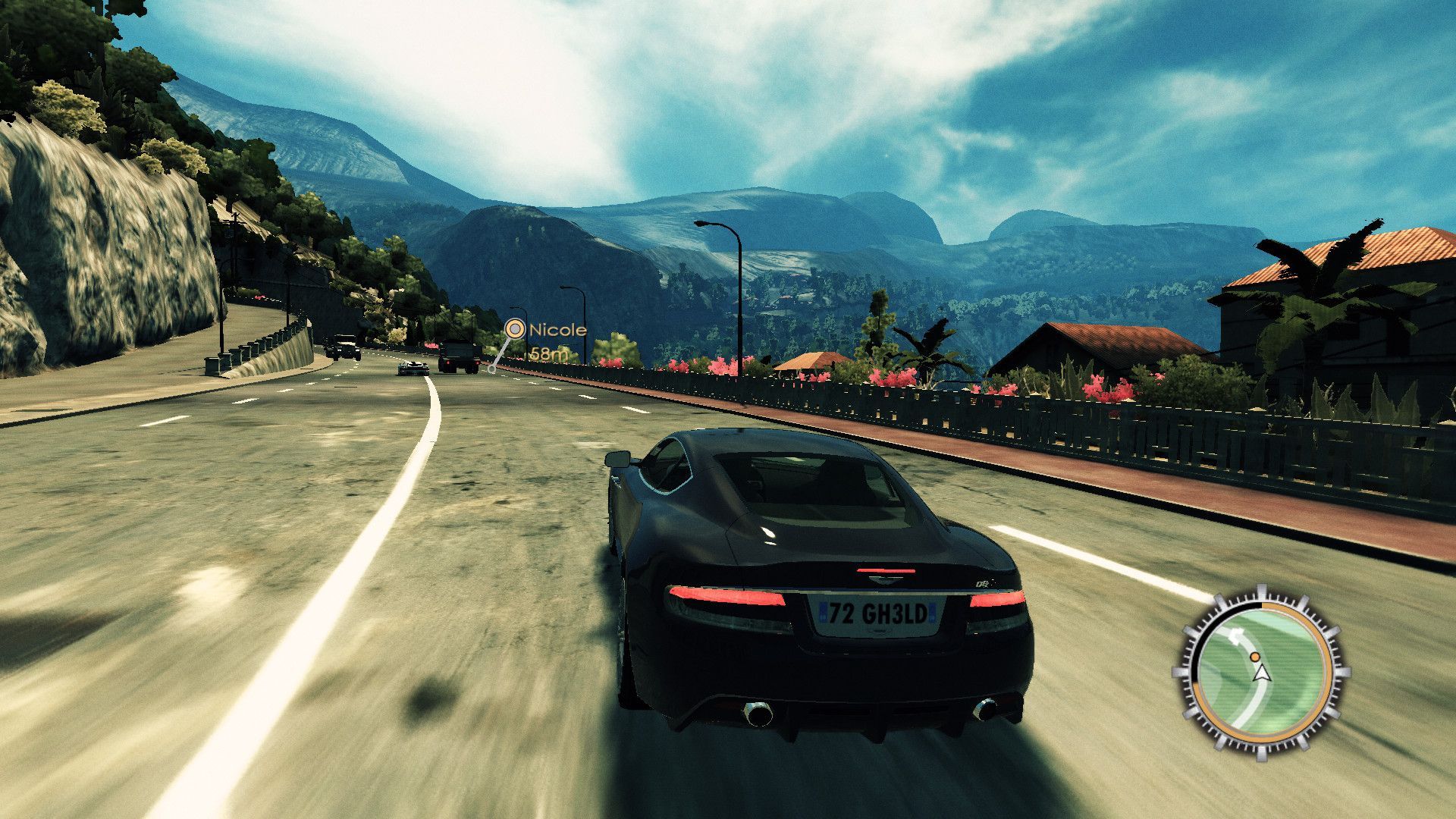
Task: Click the circular minimap
Action: tap(1259, 671)
